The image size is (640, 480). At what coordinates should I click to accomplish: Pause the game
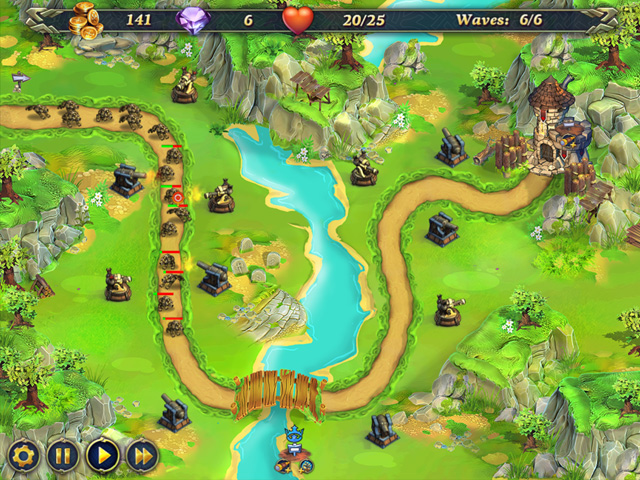pos(62,456)
